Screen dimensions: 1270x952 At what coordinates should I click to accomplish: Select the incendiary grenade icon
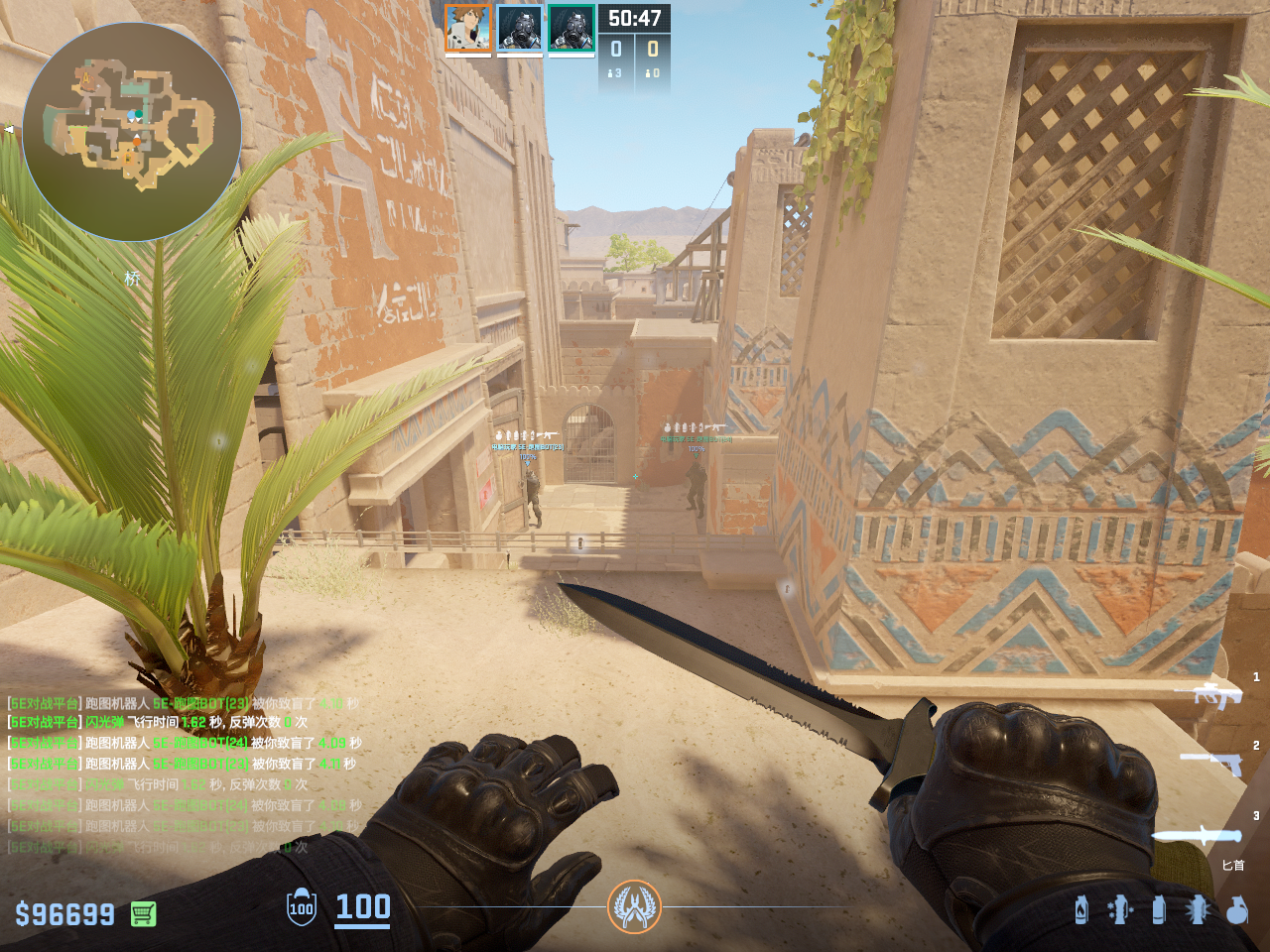point(1081,909)
